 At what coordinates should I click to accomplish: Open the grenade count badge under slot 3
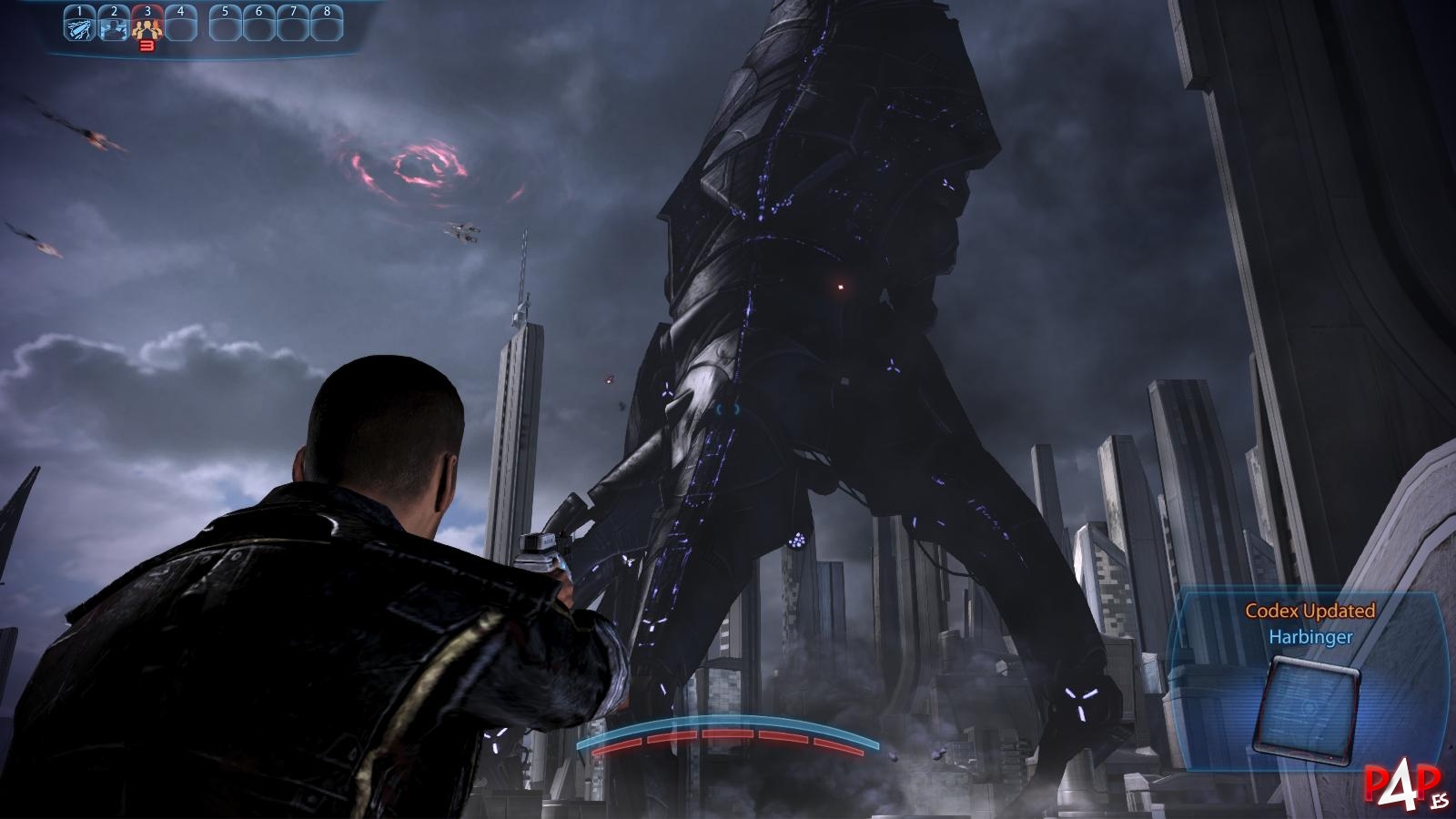[147, 45]
